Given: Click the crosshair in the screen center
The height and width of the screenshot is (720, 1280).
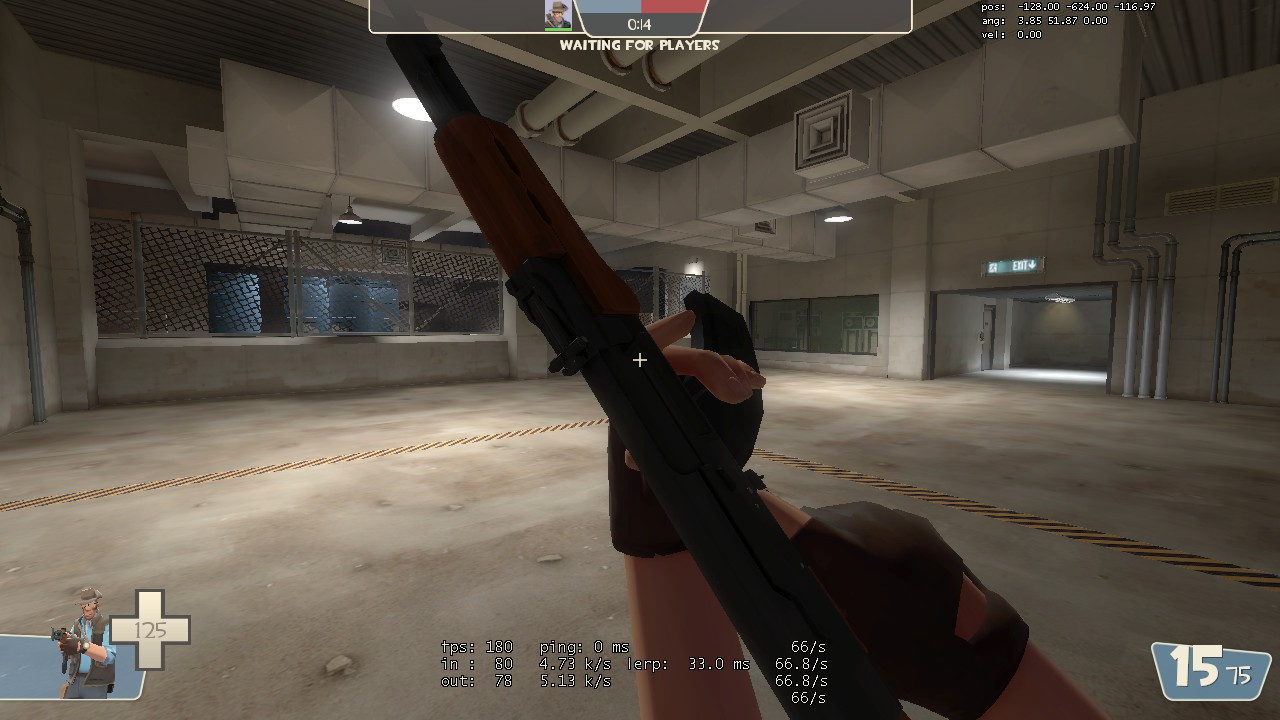Looking at the screenshot, I should tap(640, 360).
